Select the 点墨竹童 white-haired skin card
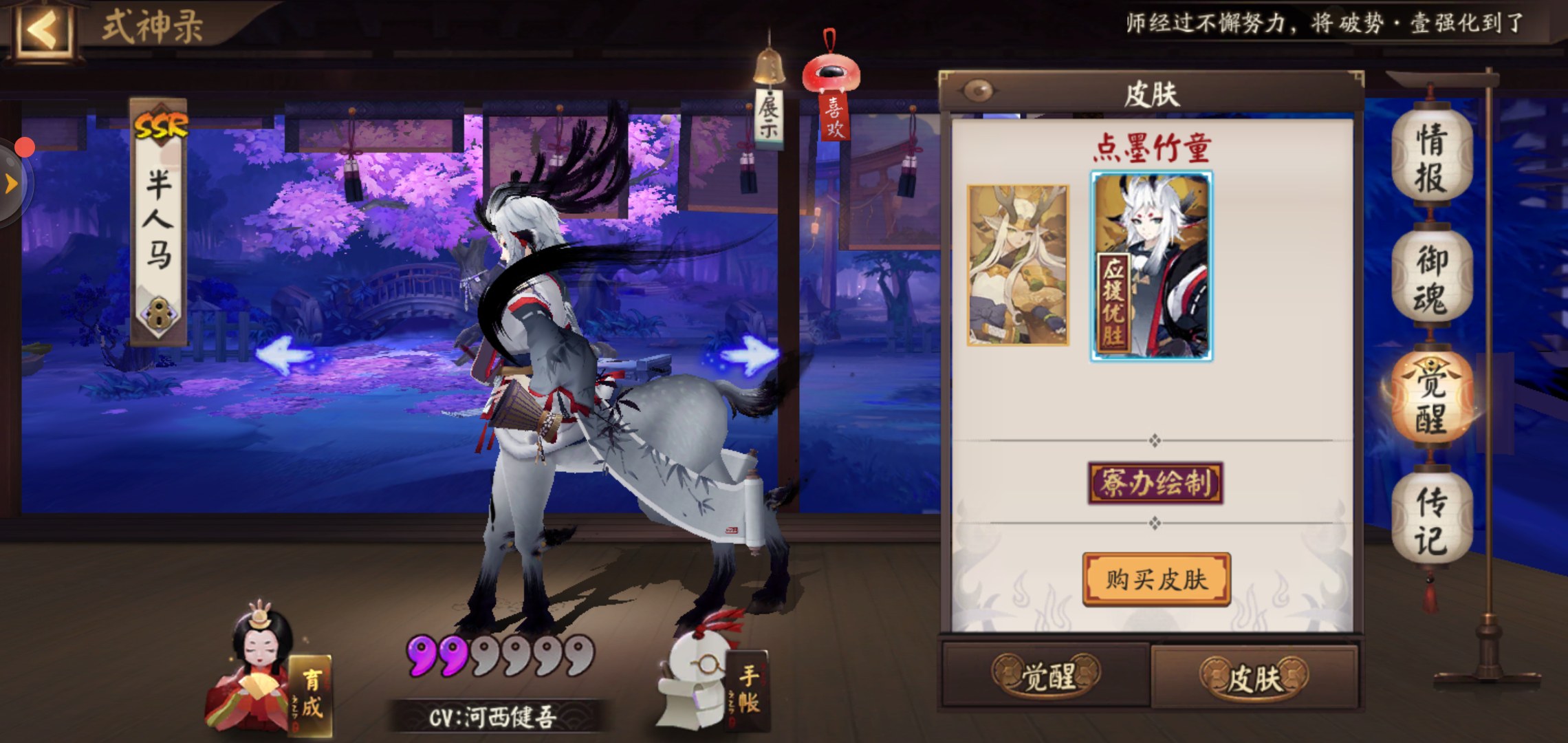This screenshot has width=1568, height=743. click(1151, 266)
